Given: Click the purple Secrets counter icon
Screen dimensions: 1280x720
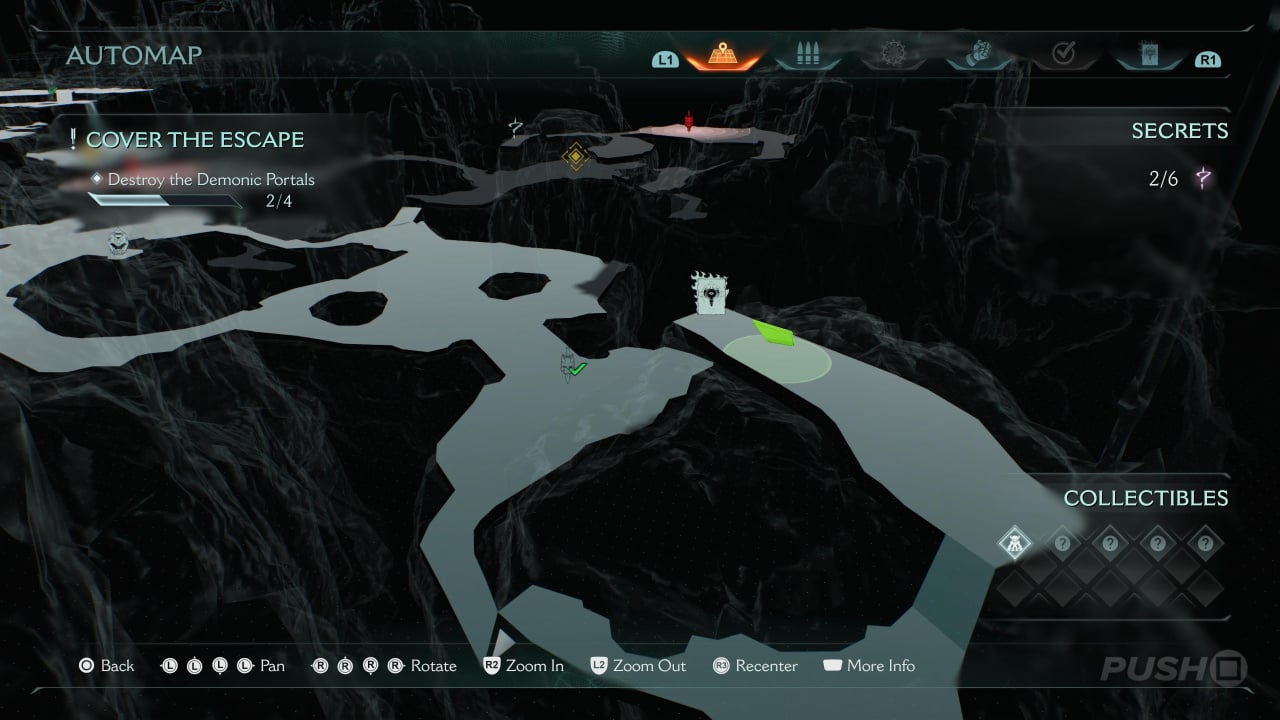Looking at the screenshot, I should coord(1204,180).
